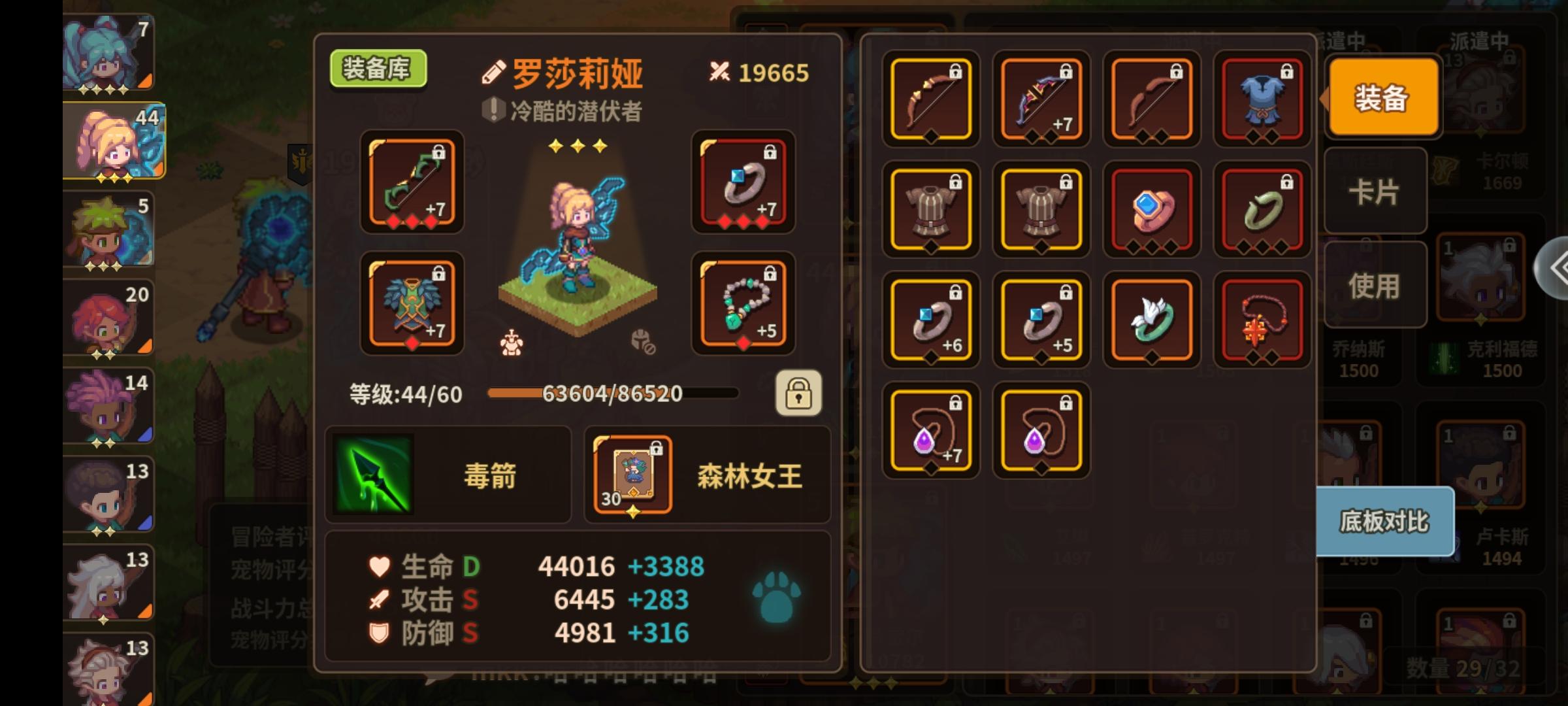Screen dimensions: 1568x706
Task: Toggle the lock on the +6 ring
Action: (955, 292)
